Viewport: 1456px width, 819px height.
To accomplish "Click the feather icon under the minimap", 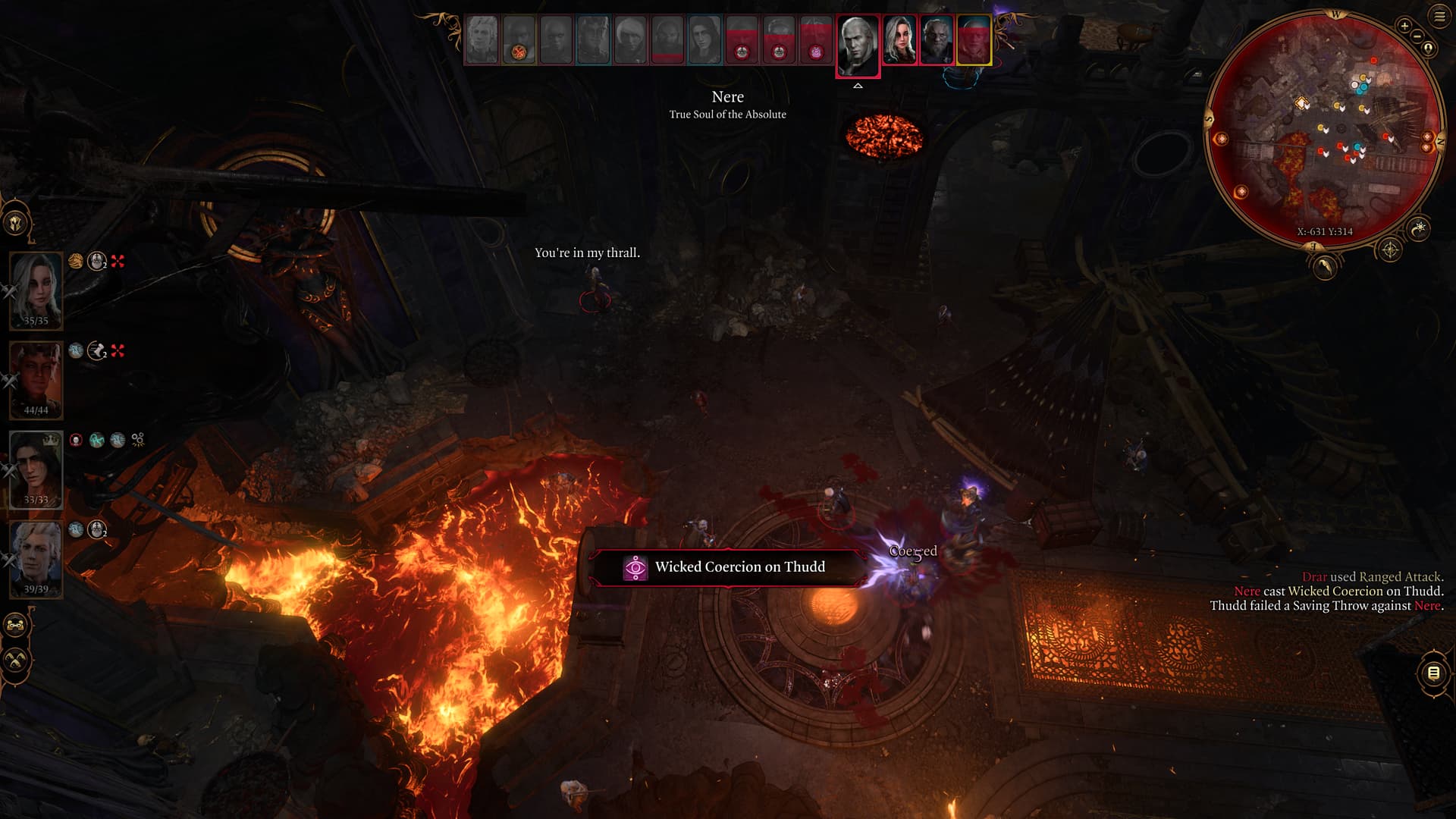I will click(1324, 266).
